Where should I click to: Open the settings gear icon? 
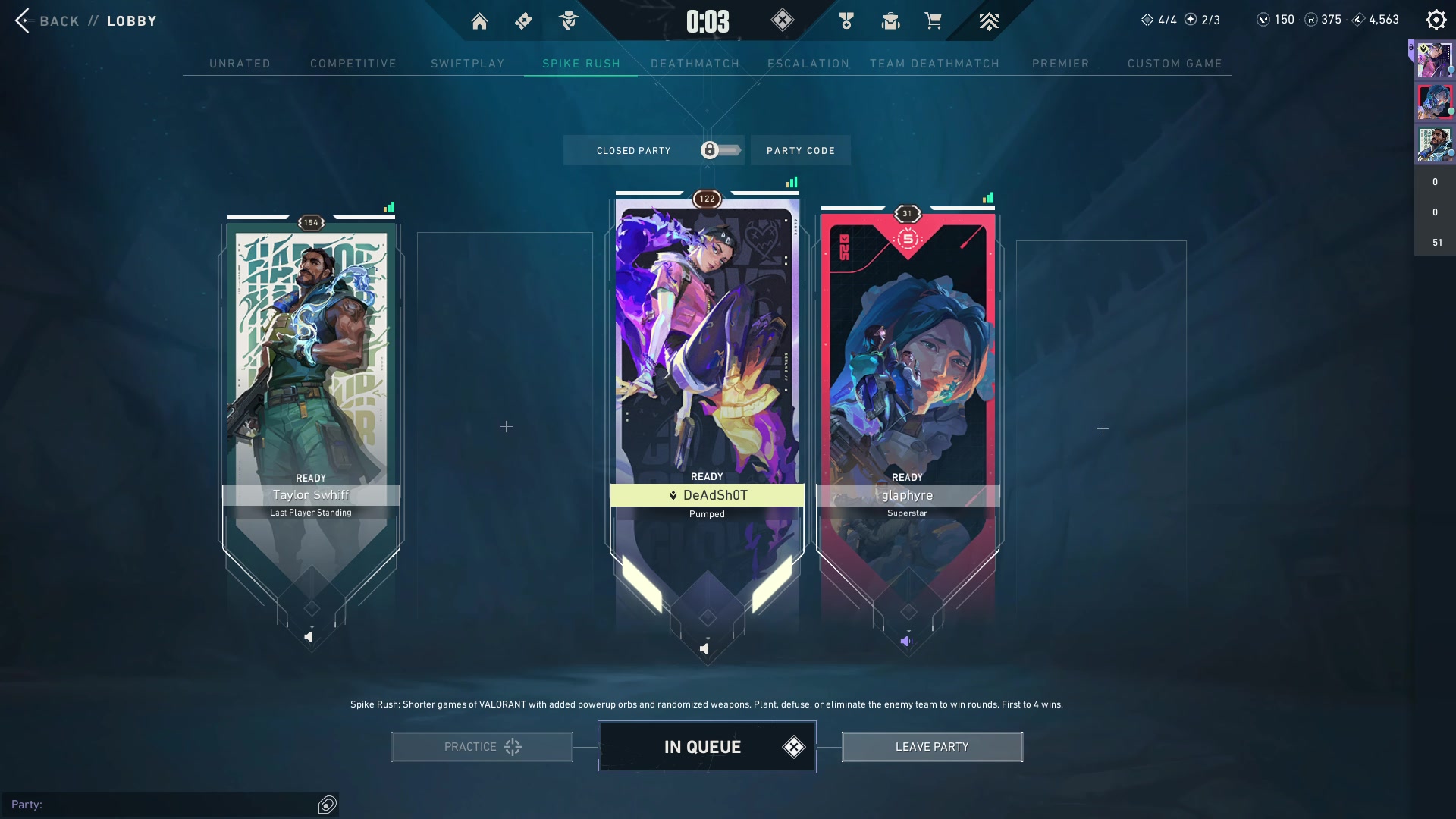pos(1436,20)
